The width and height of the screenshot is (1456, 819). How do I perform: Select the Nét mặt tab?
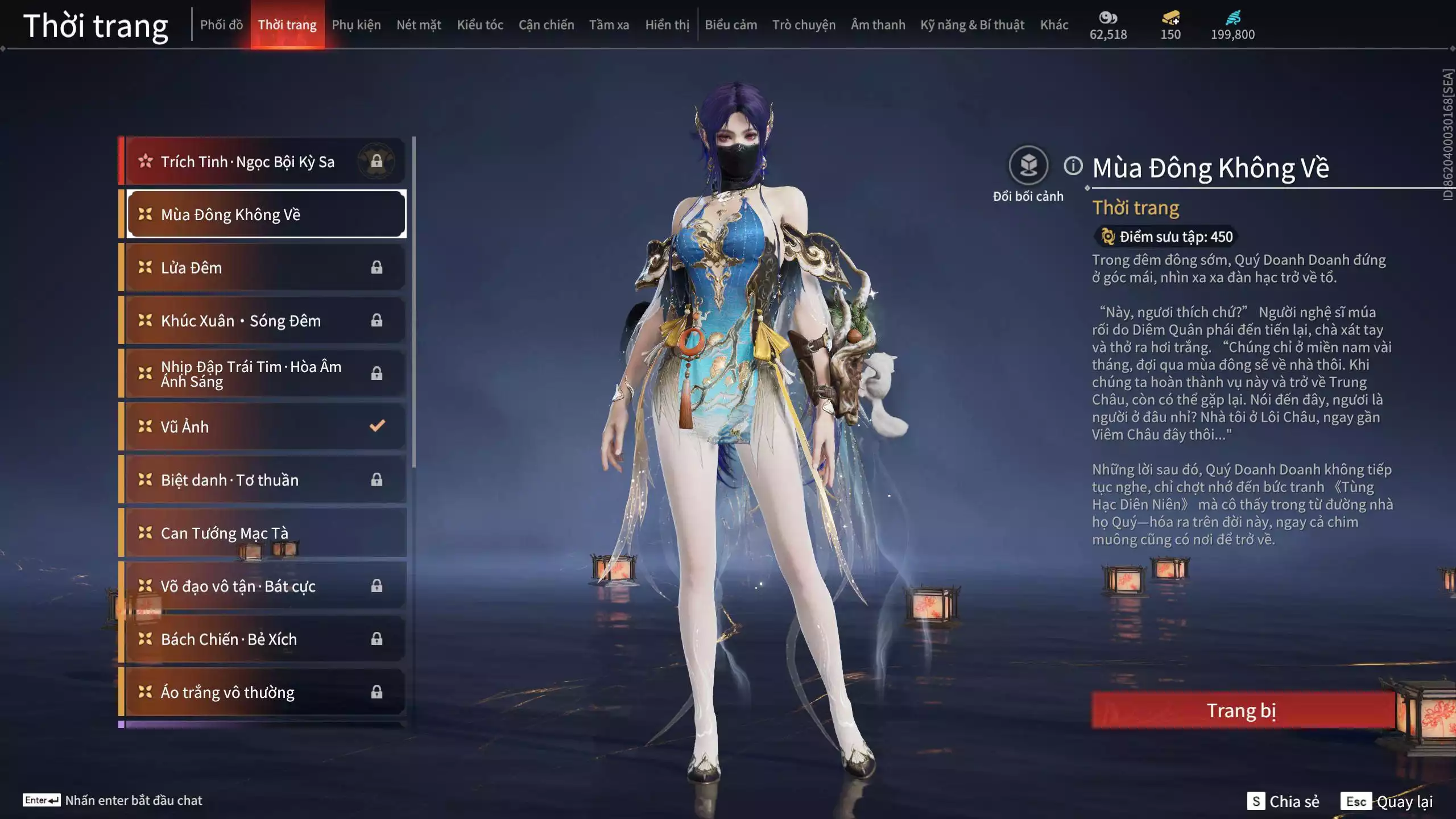[x=419, y=25]
